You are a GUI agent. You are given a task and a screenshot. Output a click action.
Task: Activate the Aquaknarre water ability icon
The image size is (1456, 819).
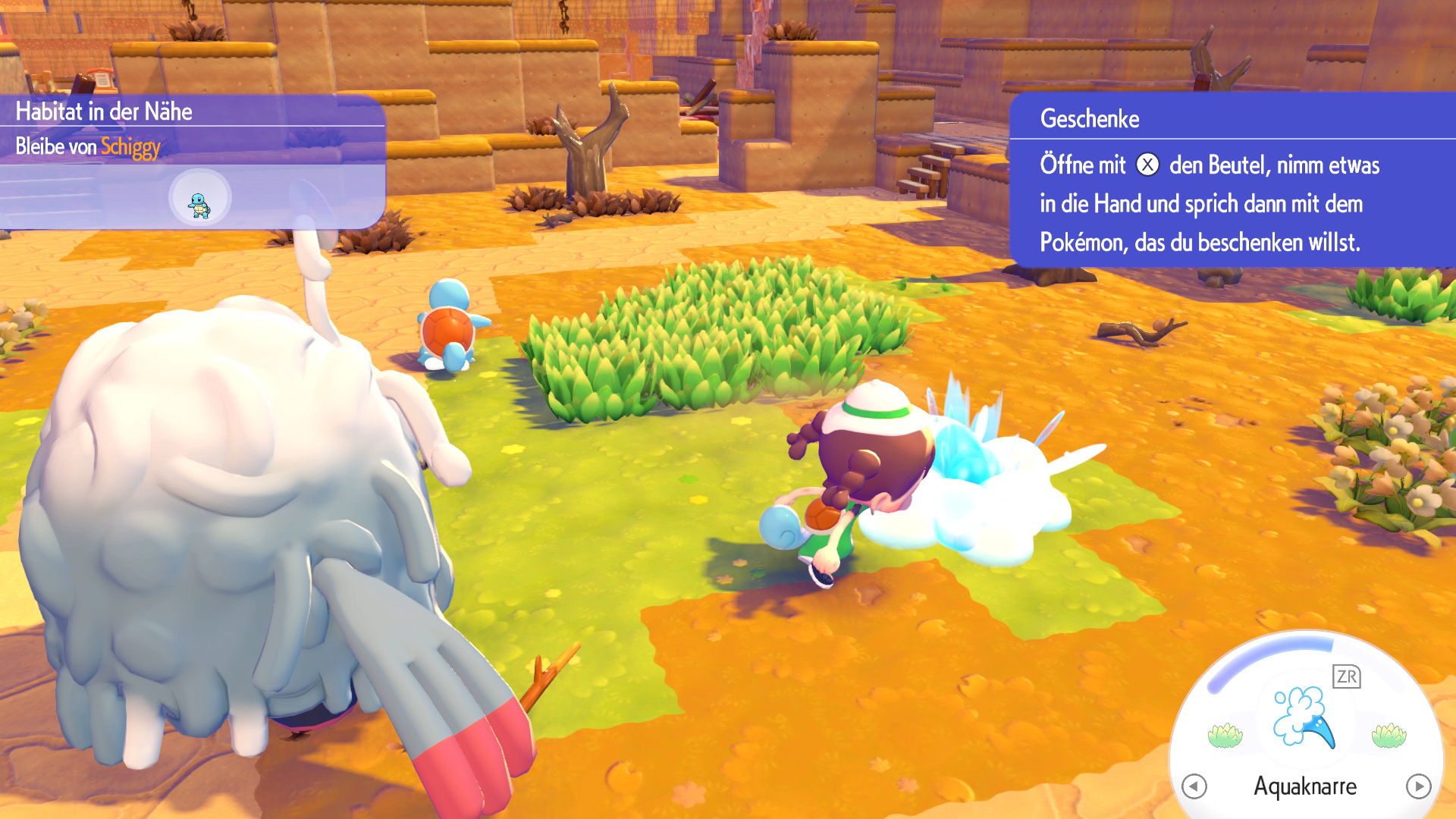pos(1304,717)
